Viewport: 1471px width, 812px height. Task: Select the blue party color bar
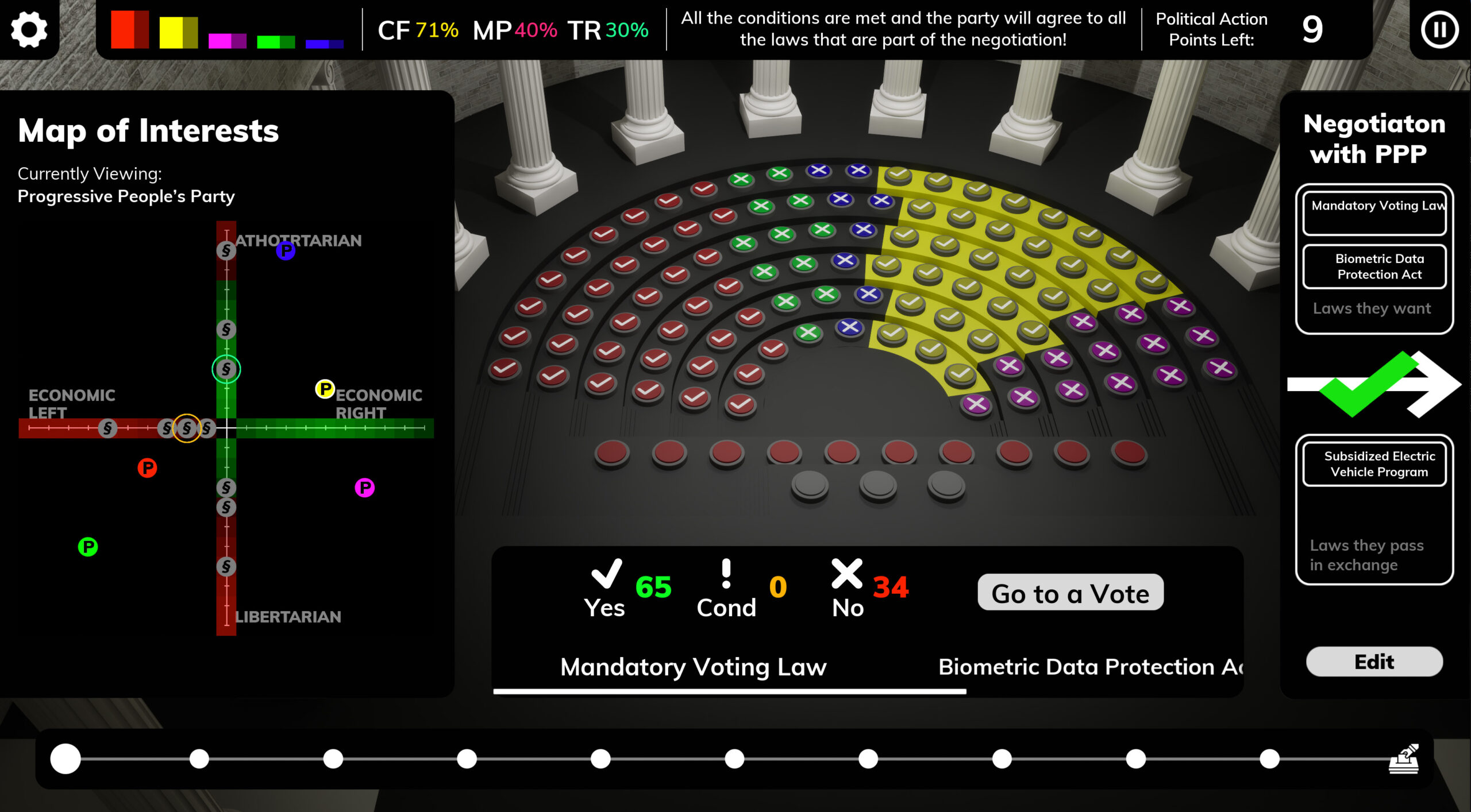pos(324,44)
